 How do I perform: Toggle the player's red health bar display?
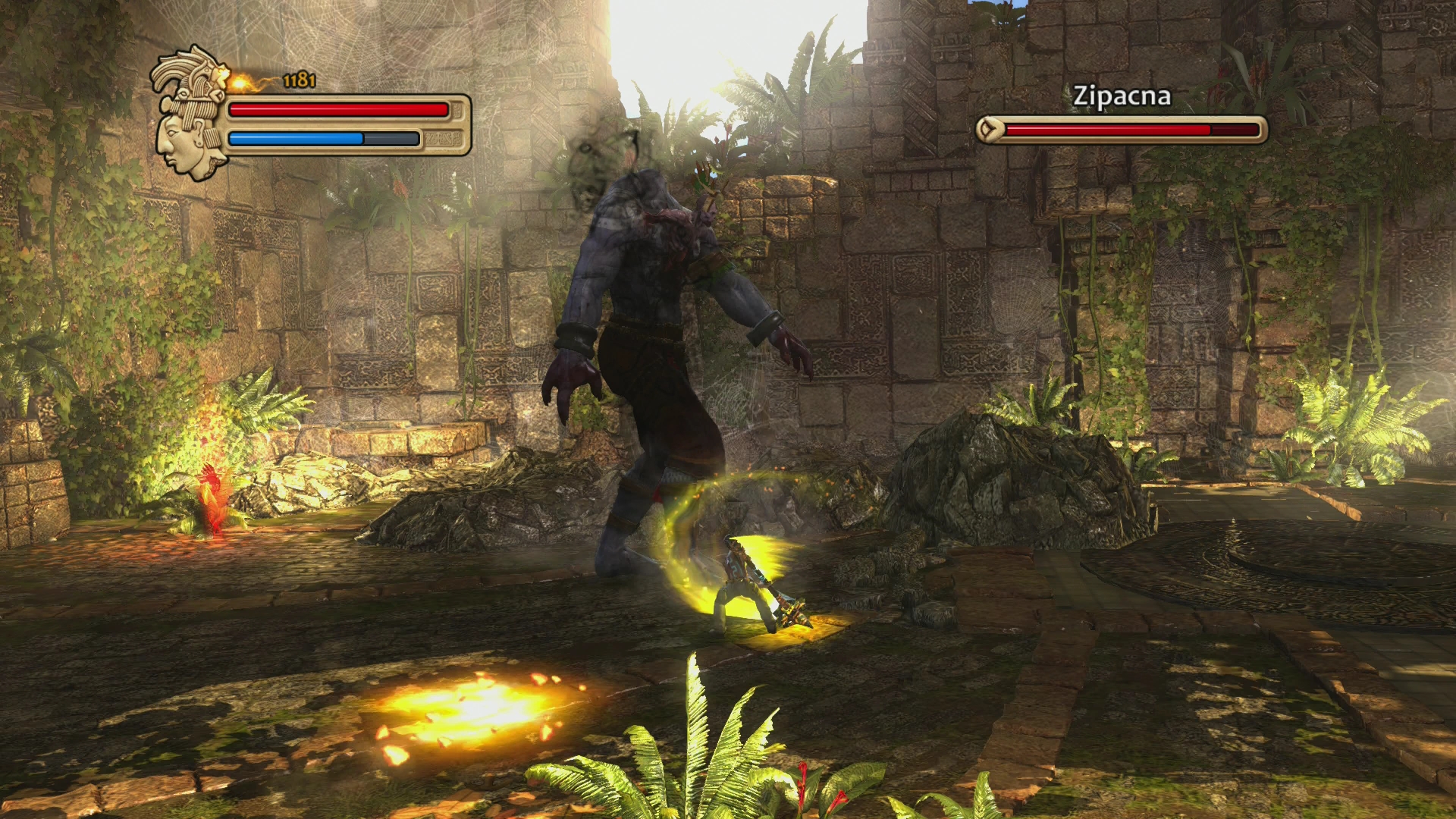point(337,109)
